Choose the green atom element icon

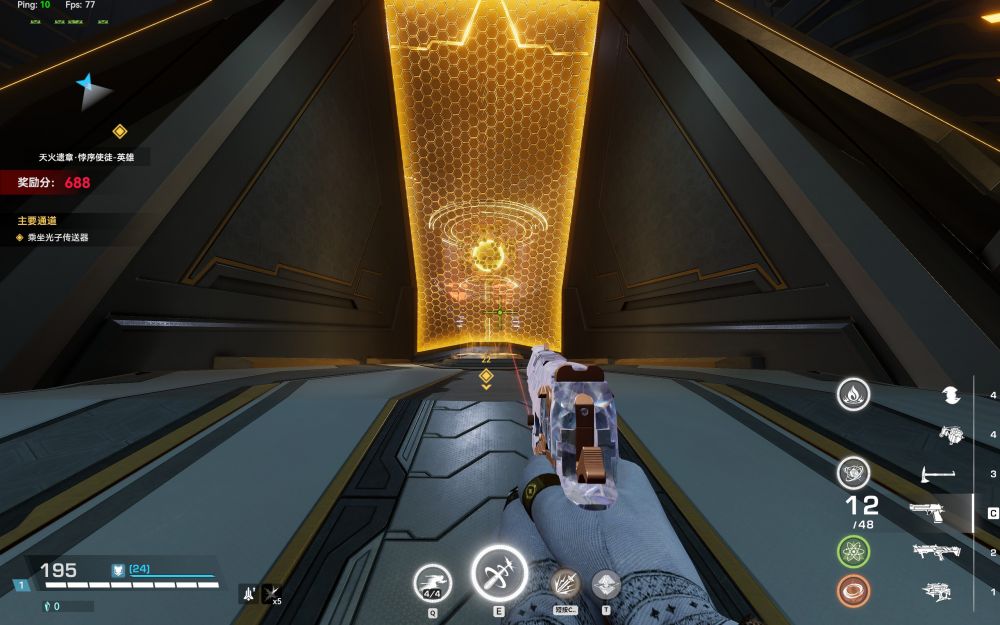[x=853, y=550]
